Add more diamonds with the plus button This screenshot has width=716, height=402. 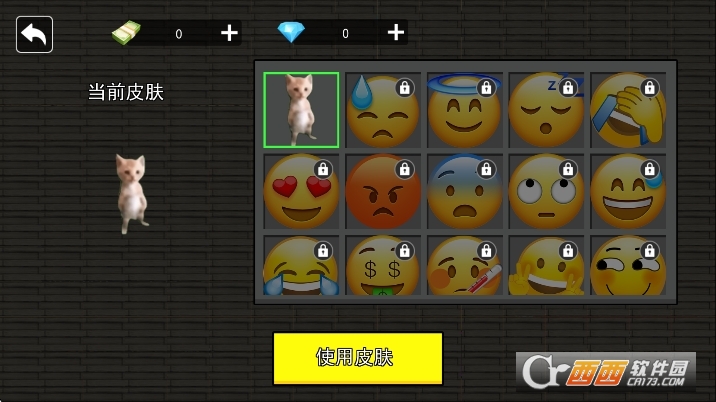[396, 33]
